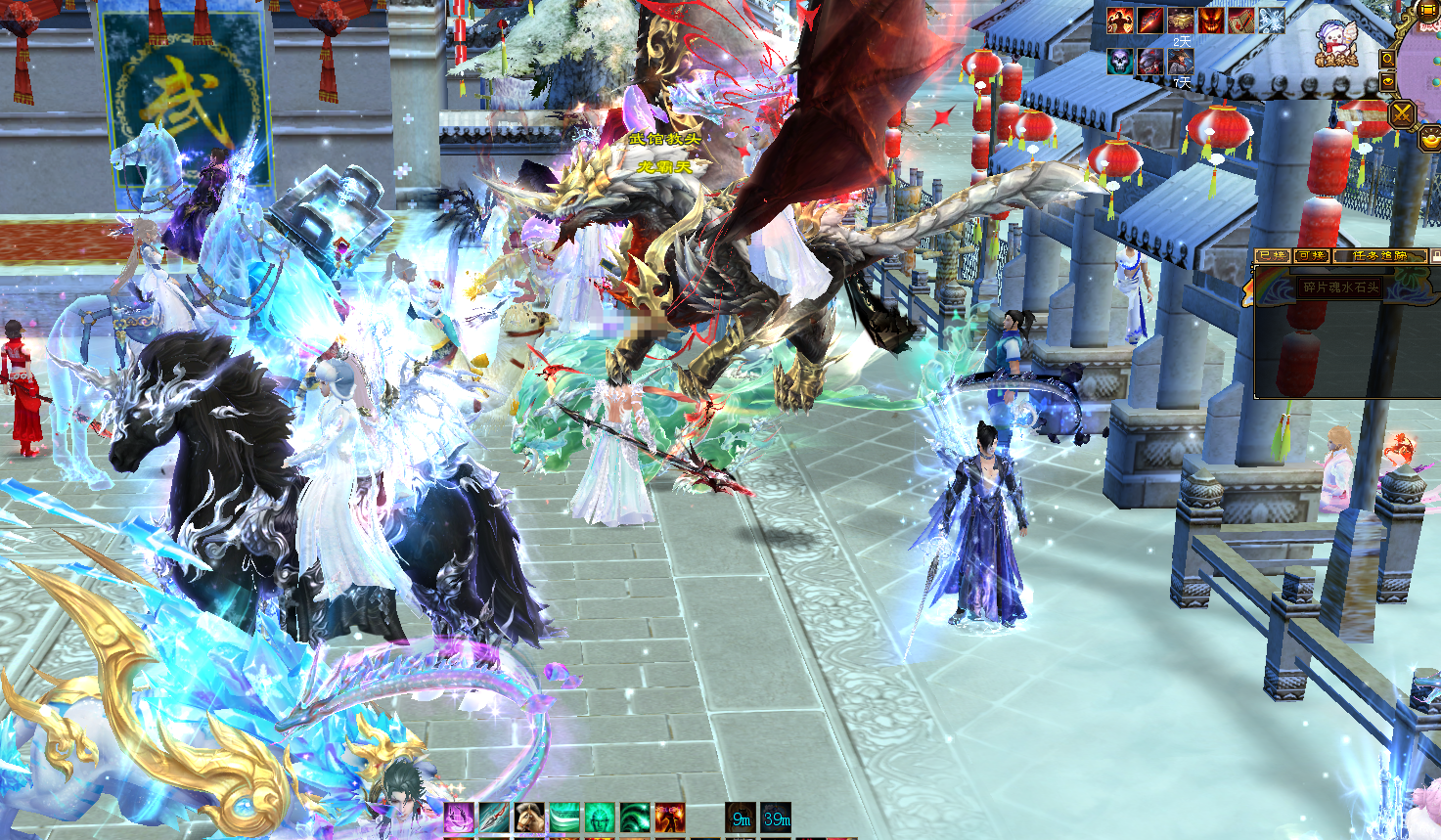1441x840 pixels.
Task: Activate the spear thrust skill icon
Action: point(494,818)
